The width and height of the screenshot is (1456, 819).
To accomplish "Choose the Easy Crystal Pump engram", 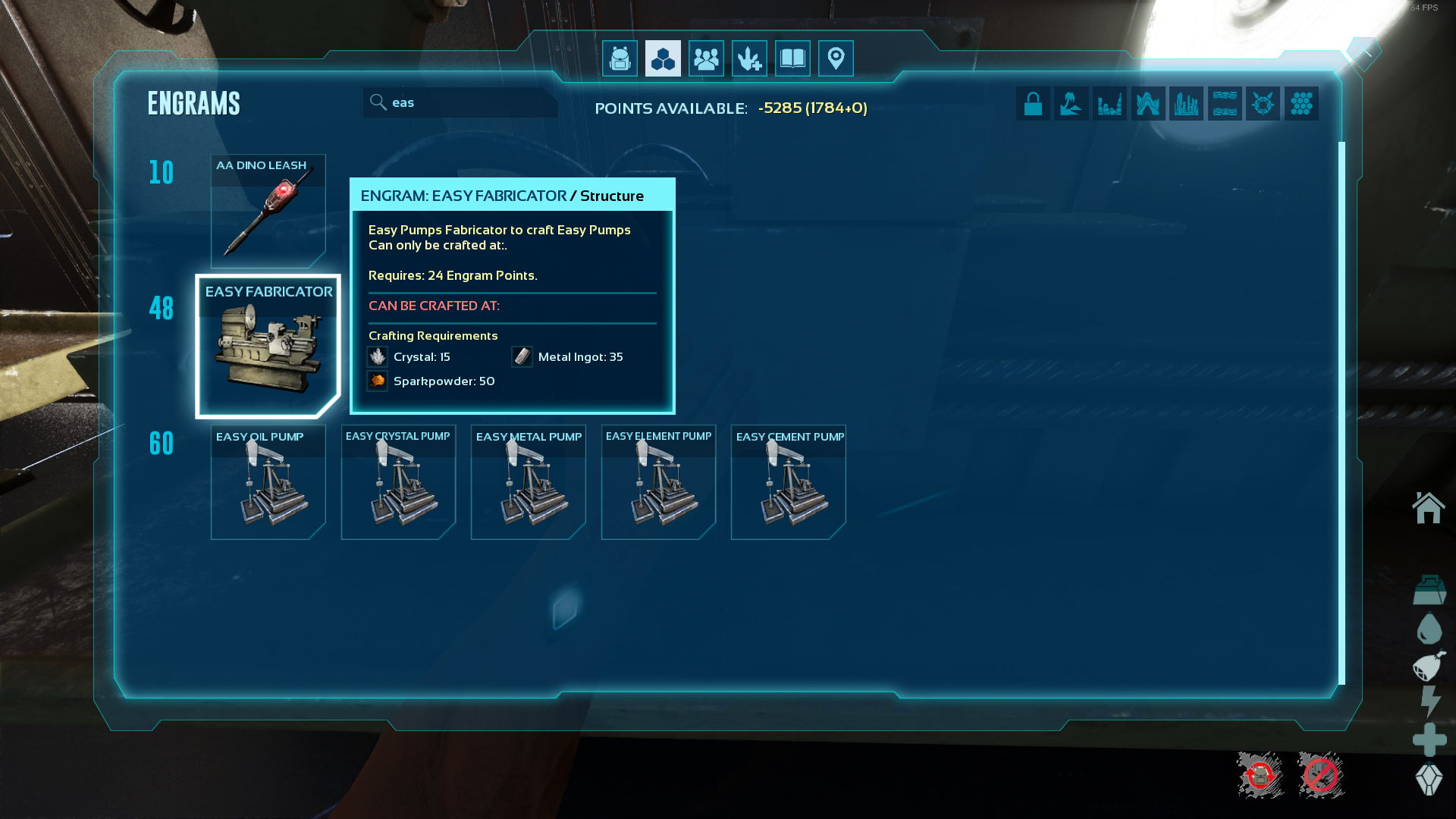I will tap(398, 482).
